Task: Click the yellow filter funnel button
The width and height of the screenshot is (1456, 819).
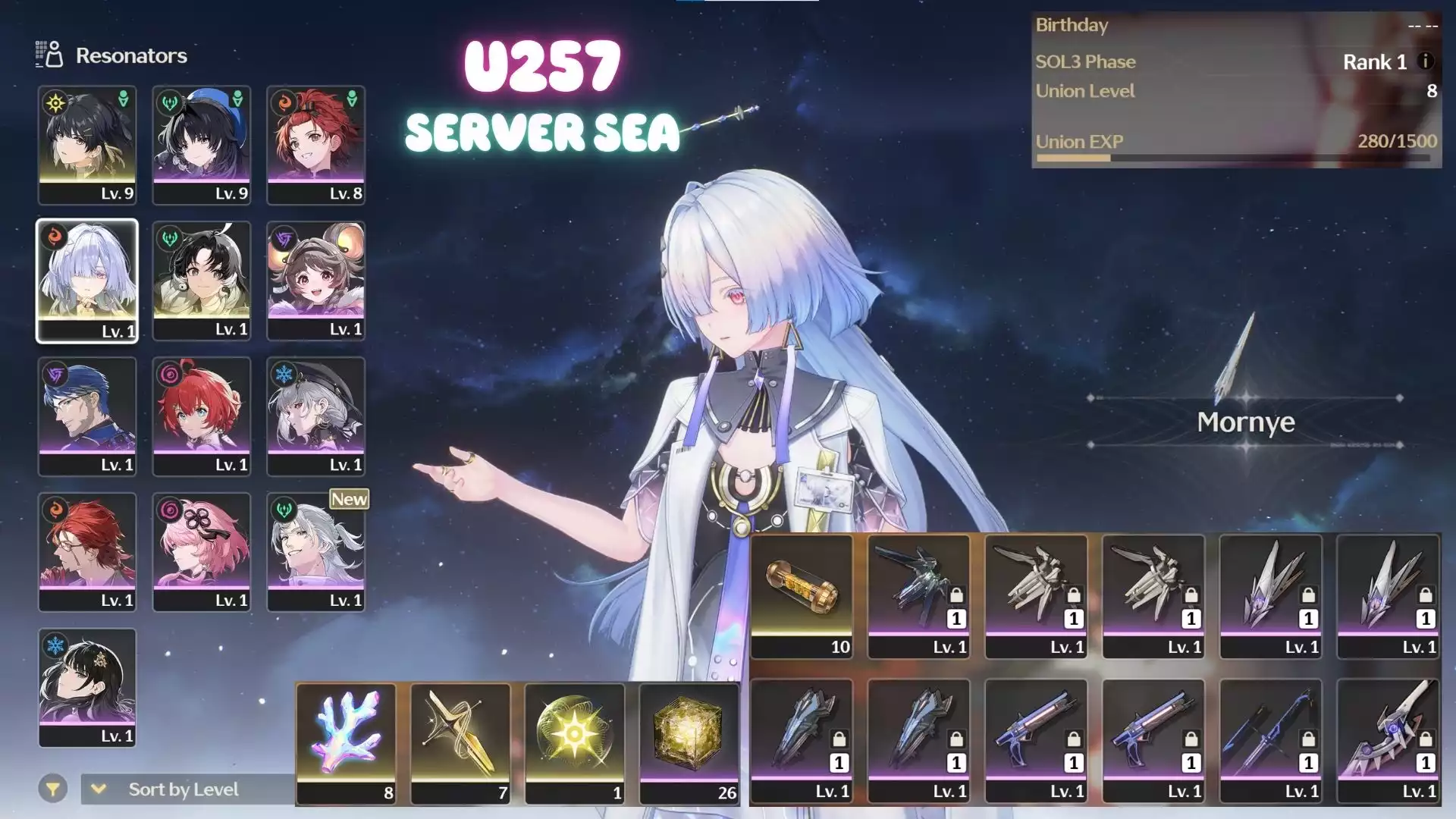Action: coord(52,789)
